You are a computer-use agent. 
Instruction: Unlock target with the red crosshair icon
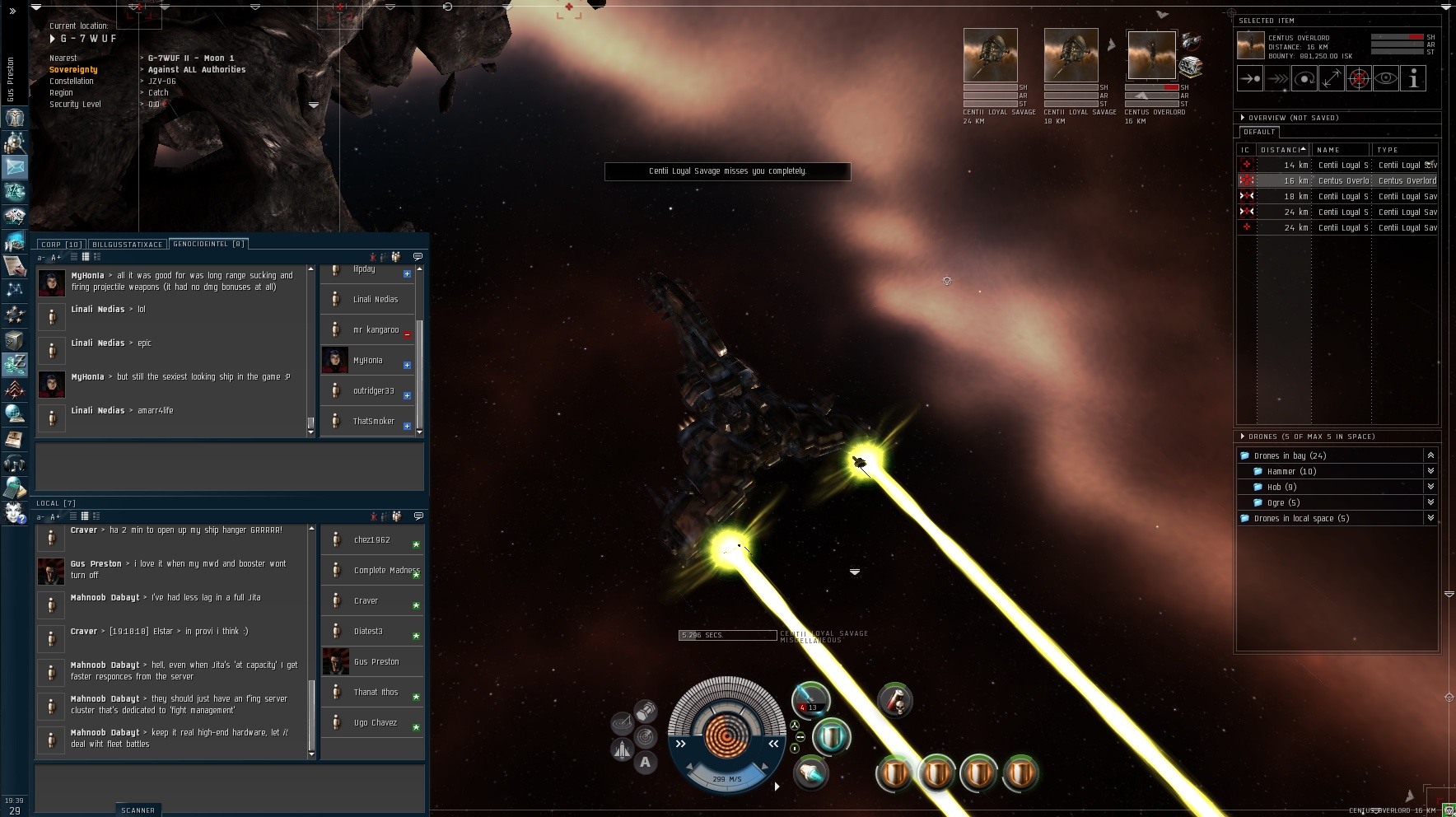(1359, 79)
